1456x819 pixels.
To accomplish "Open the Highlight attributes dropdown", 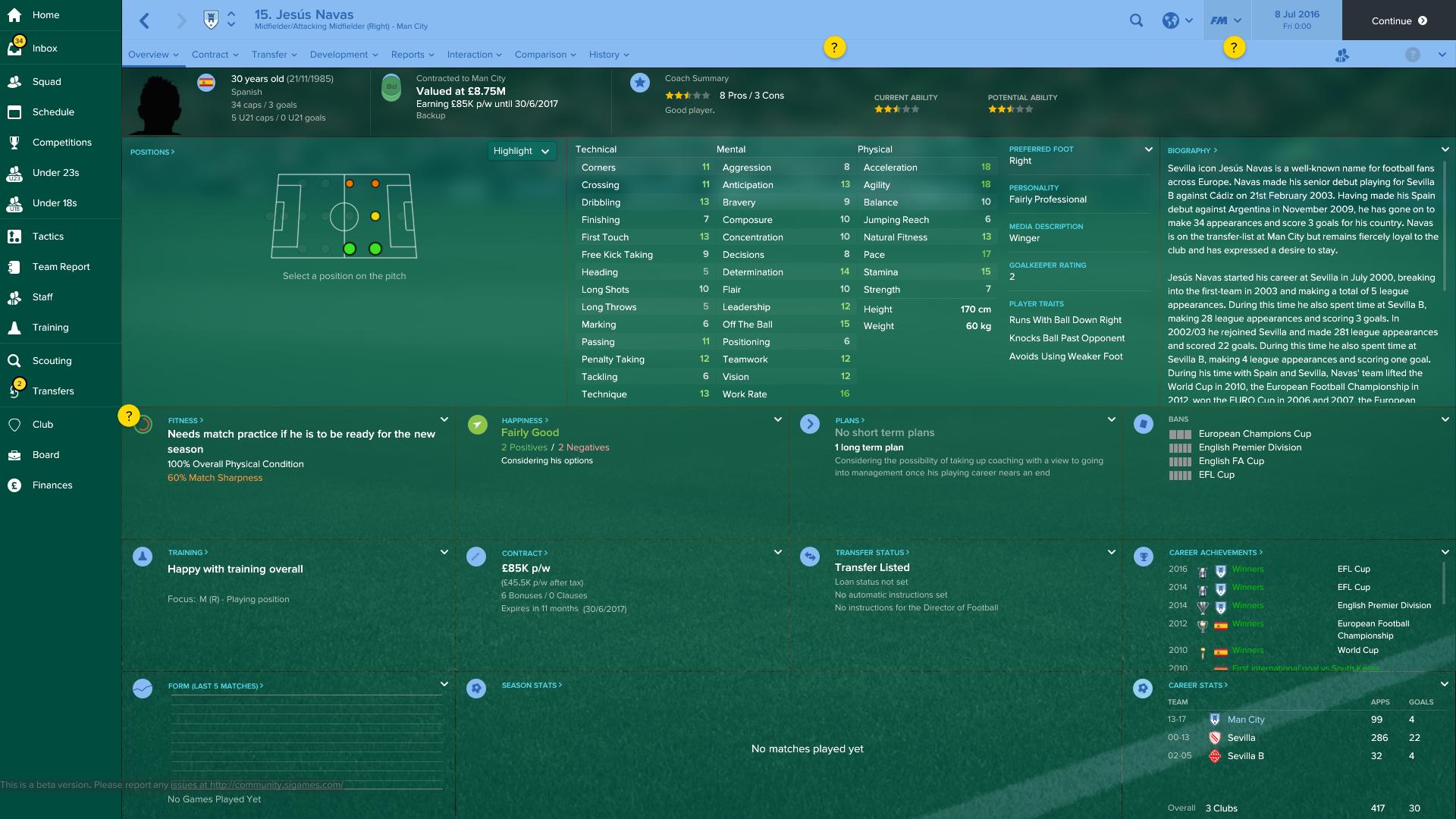I will pos(522,151).
